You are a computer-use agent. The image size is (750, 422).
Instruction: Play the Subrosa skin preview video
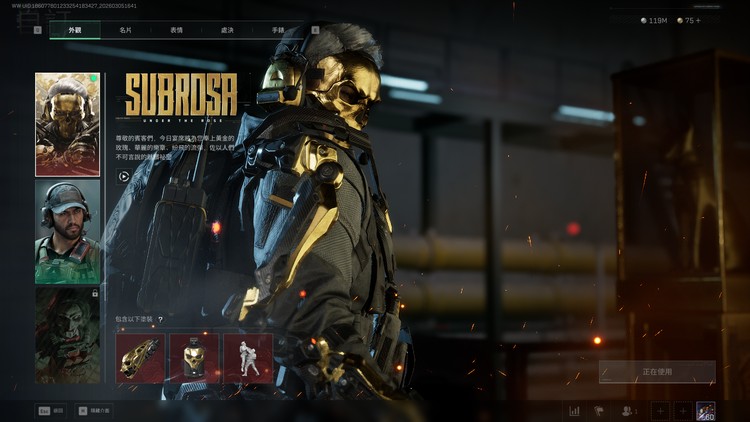124,176
